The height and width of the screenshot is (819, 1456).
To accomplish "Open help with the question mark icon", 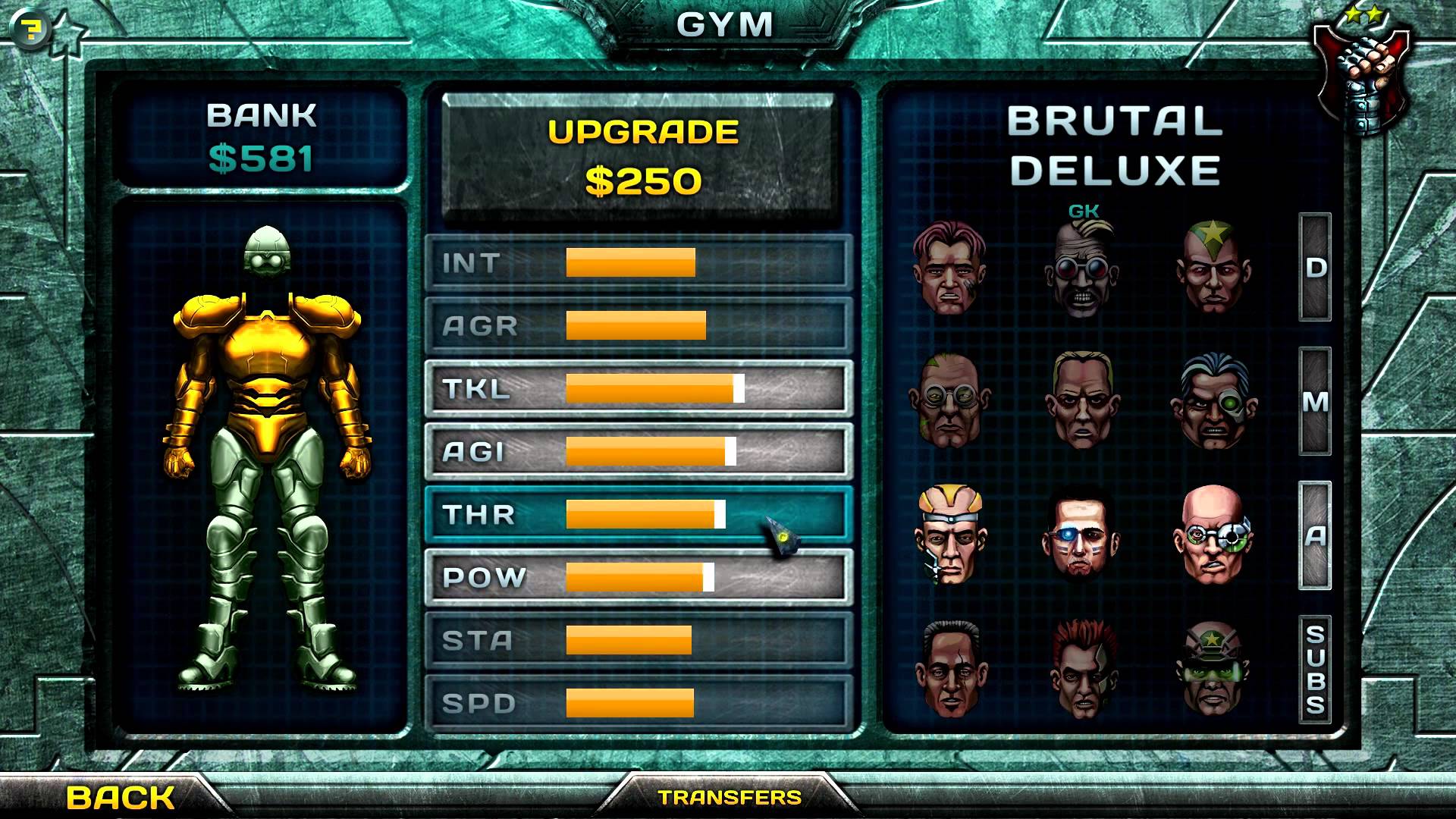I will tap(31, 30).
